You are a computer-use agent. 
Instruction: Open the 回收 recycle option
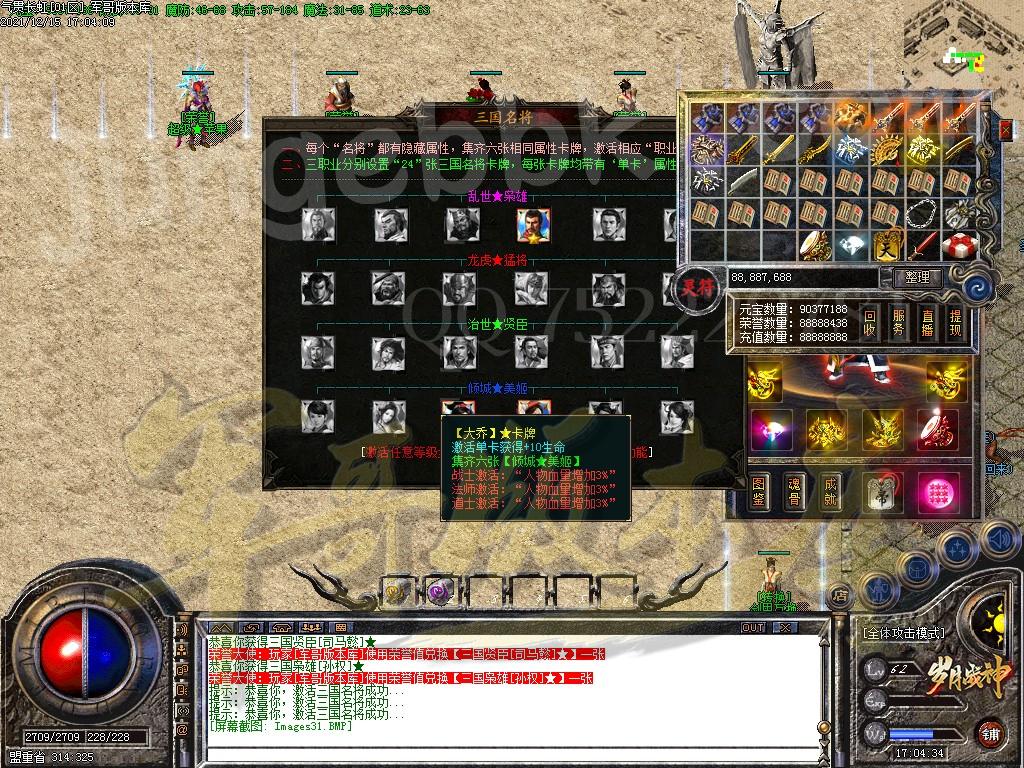(x=871, y=322)
